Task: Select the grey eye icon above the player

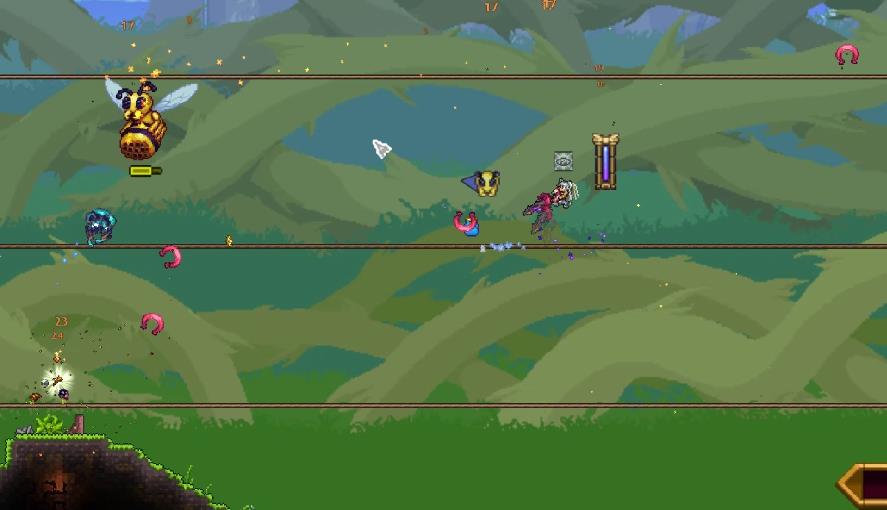Action: [564, 161]
